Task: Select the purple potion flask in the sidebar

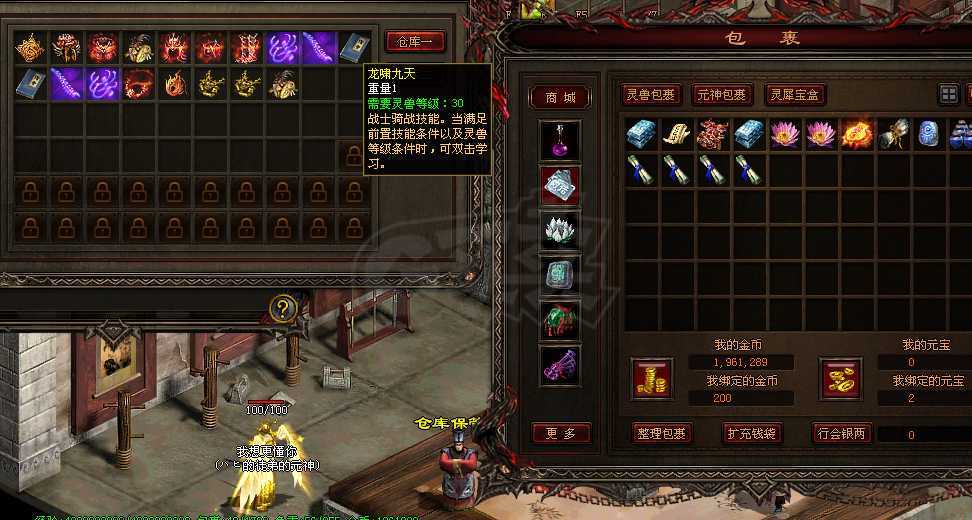Action: (560, 139)
